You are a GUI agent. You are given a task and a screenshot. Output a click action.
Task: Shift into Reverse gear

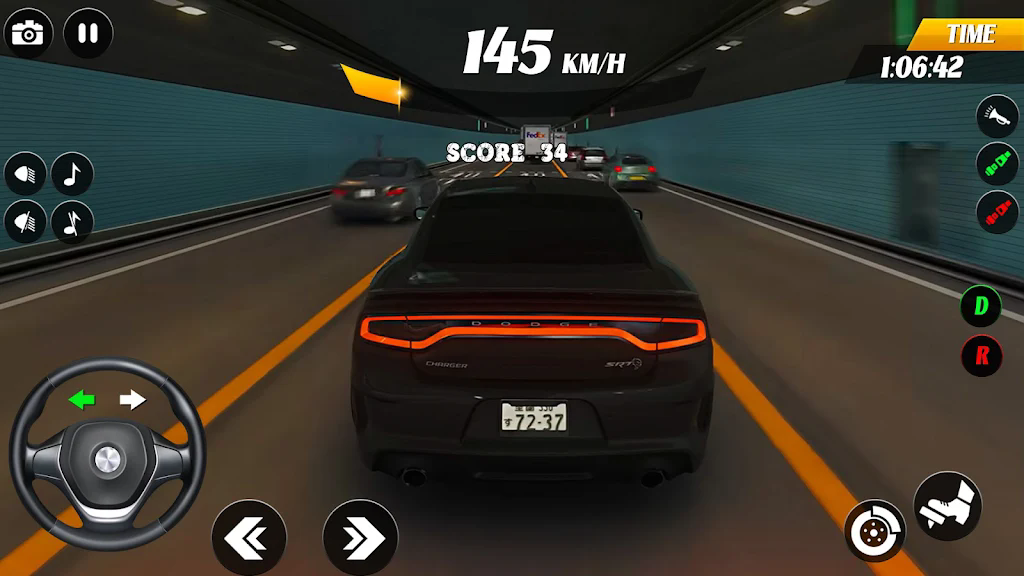pos(981,356)
